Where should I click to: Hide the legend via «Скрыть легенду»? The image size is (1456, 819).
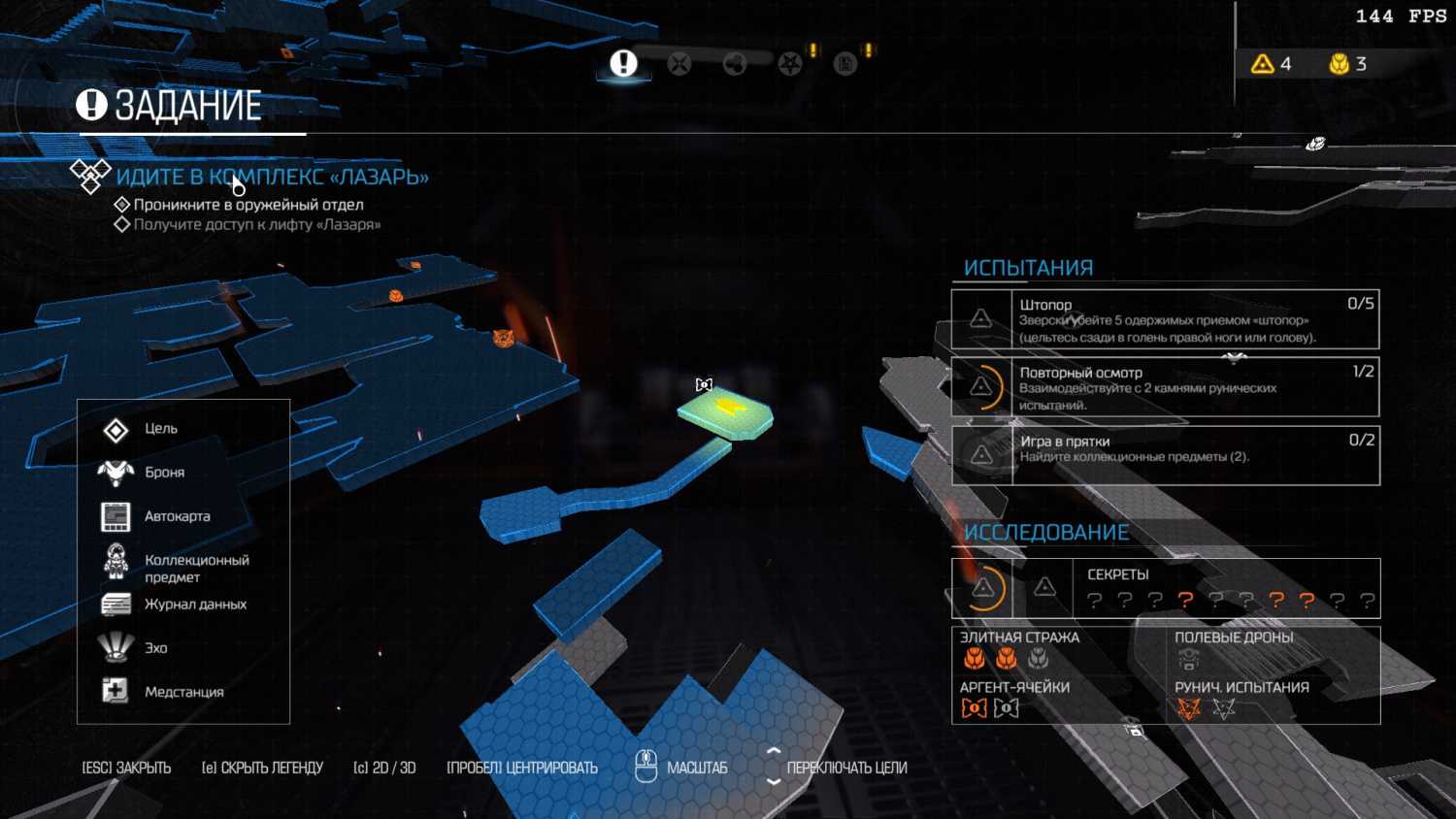262,768
